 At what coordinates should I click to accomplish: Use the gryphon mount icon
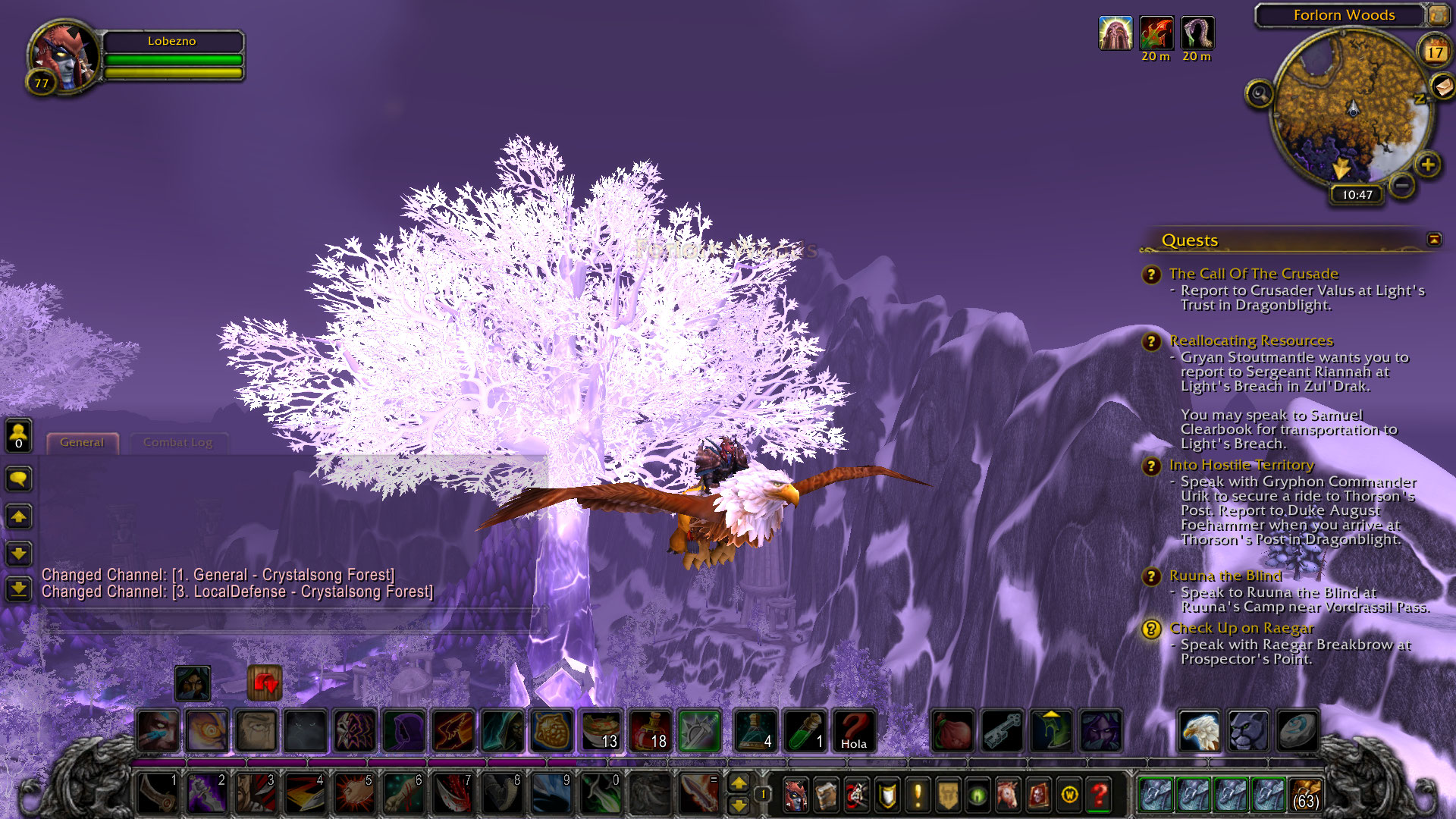1200,731
